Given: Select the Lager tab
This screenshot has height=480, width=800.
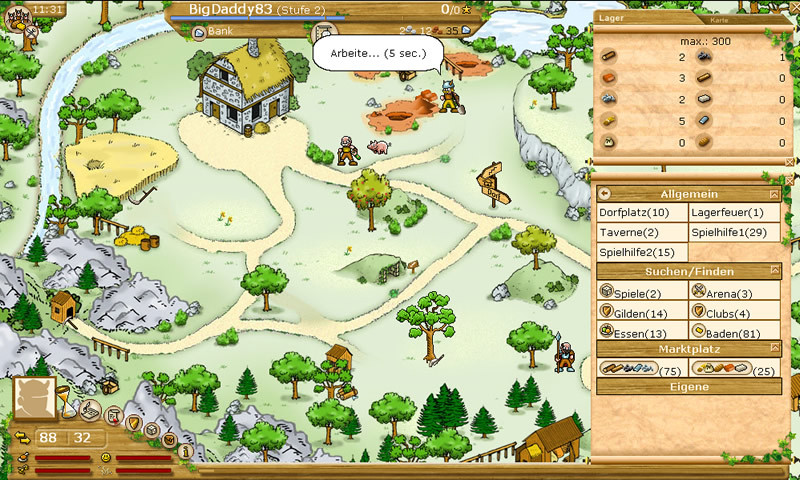Looking at the screenshot, I should tap(610, 18).
